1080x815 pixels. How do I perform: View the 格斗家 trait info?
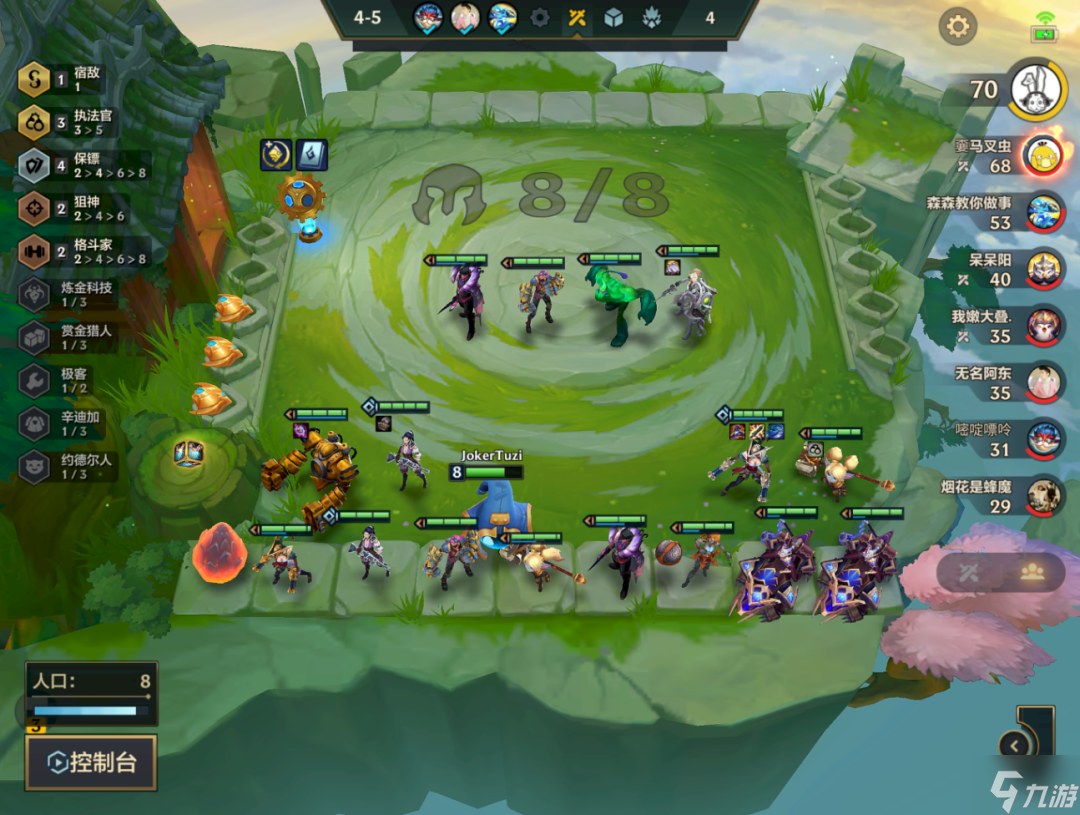[34, 251]
